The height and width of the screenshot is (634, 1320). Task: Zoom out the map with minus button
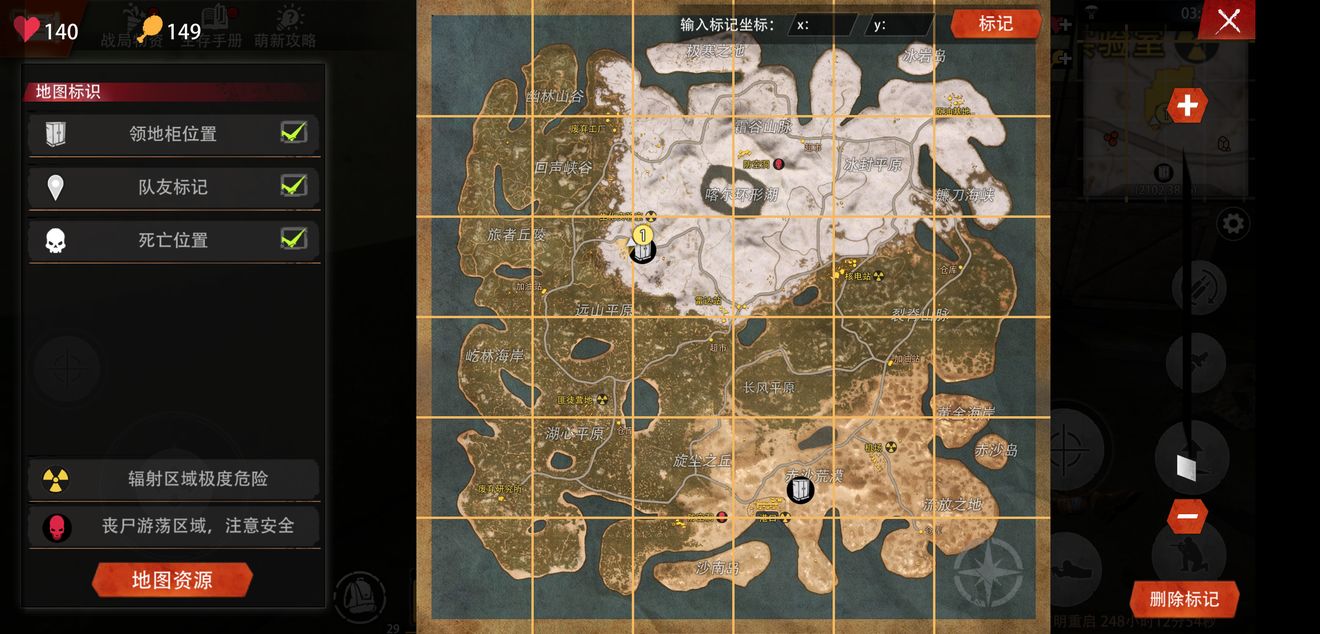point(1187,516)
